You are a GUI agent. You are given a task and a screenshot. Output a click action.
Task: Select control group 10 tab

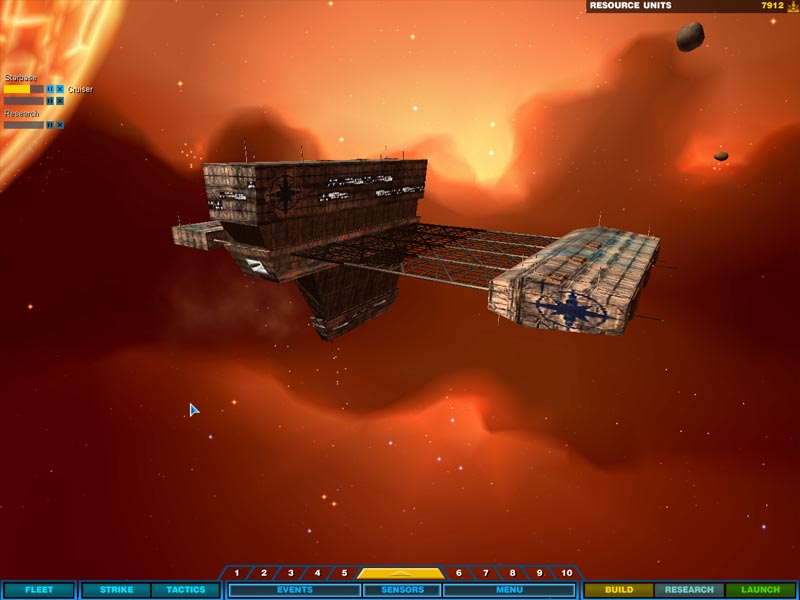coord(567,573)
